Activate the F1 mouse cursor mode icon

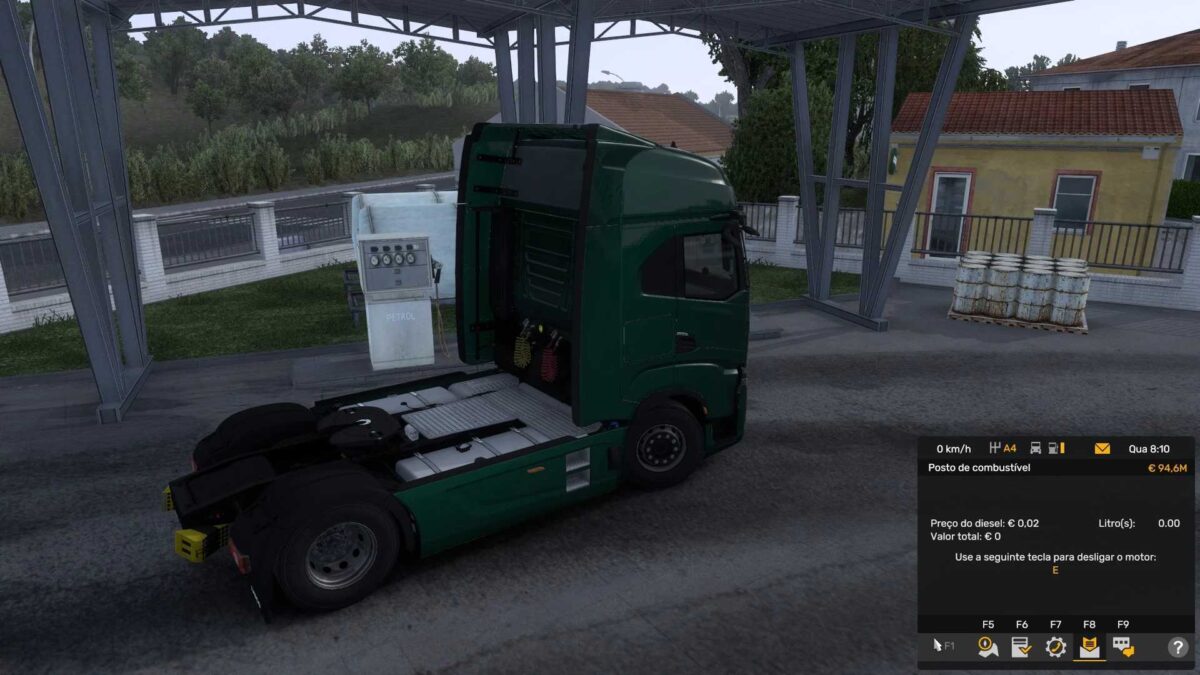tap(943, 647)
